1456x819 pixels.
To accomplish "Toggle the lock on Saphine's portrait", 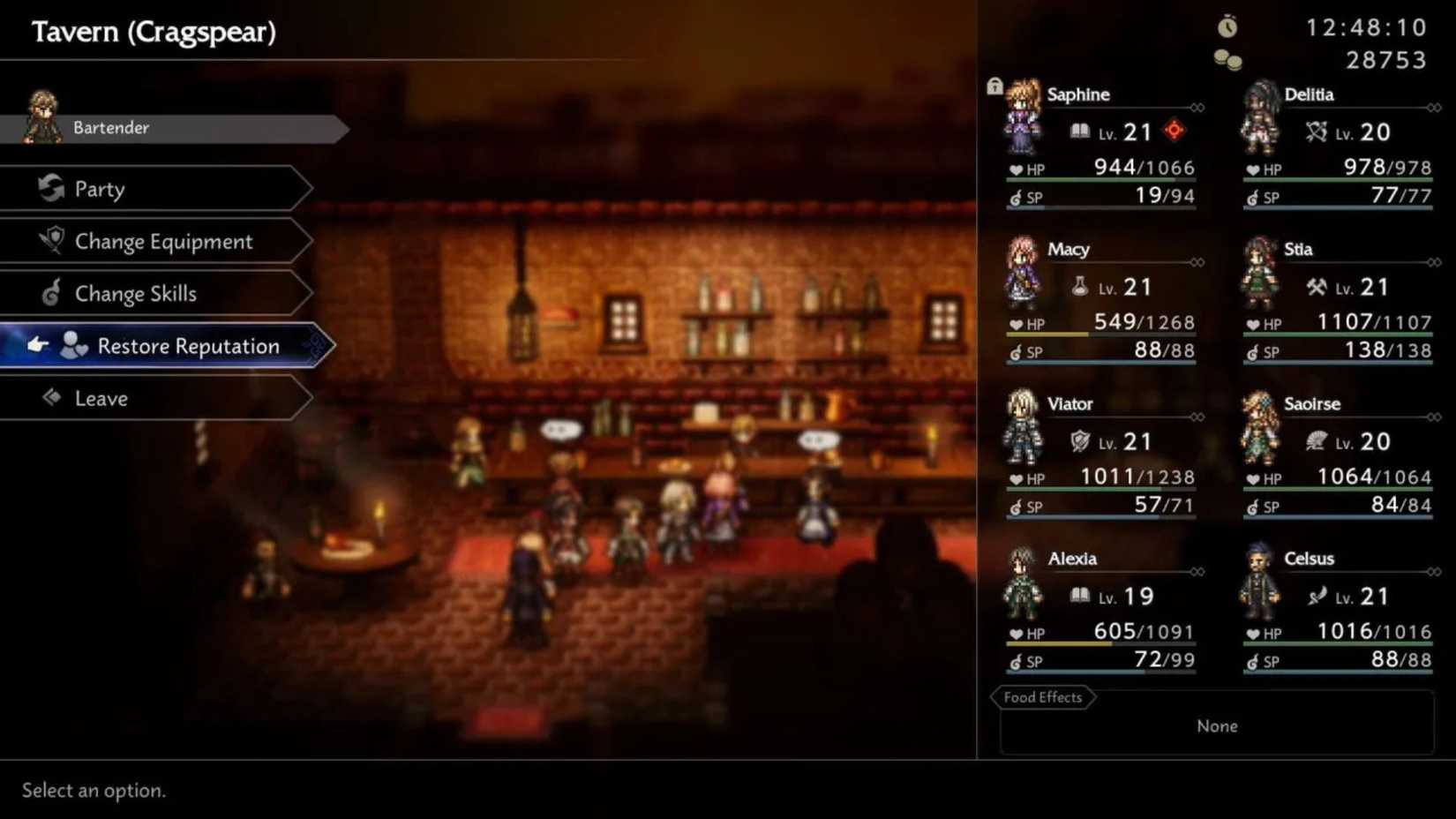I will pos(995,85).
